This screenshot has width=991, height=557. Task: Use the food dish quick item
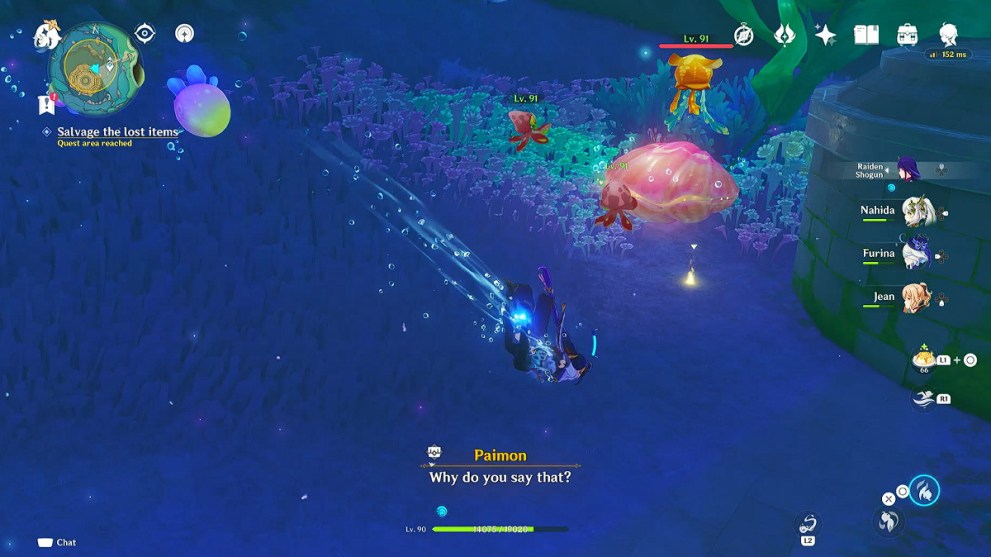coord(922,359)
